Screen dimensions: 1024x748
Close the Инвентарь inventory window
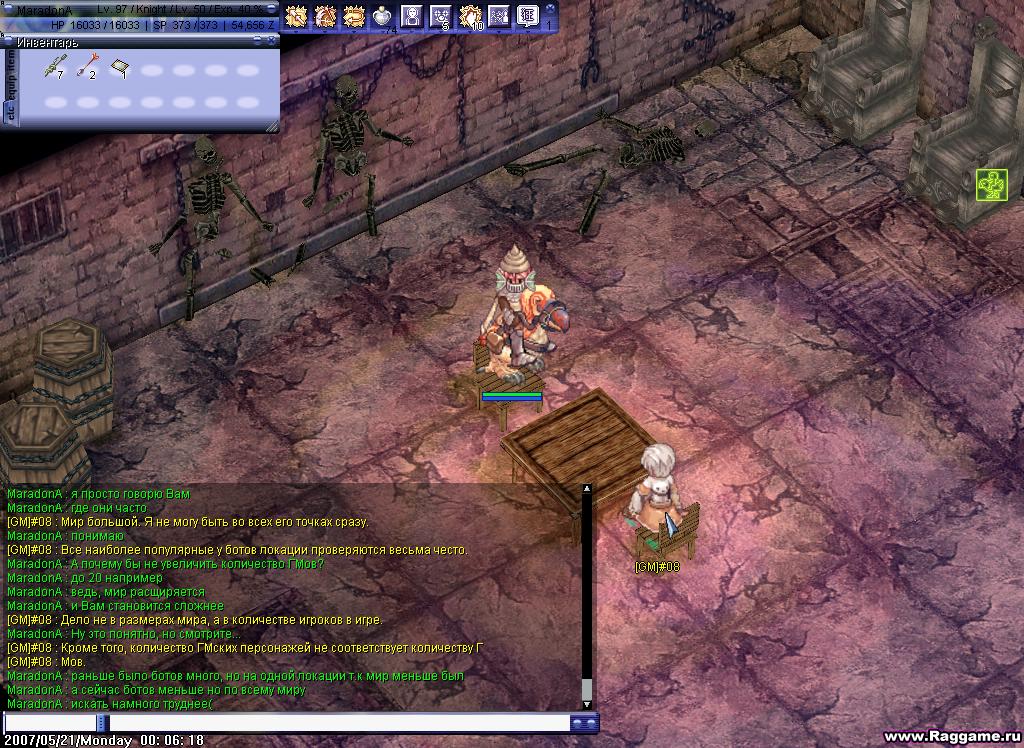(271, 41)
